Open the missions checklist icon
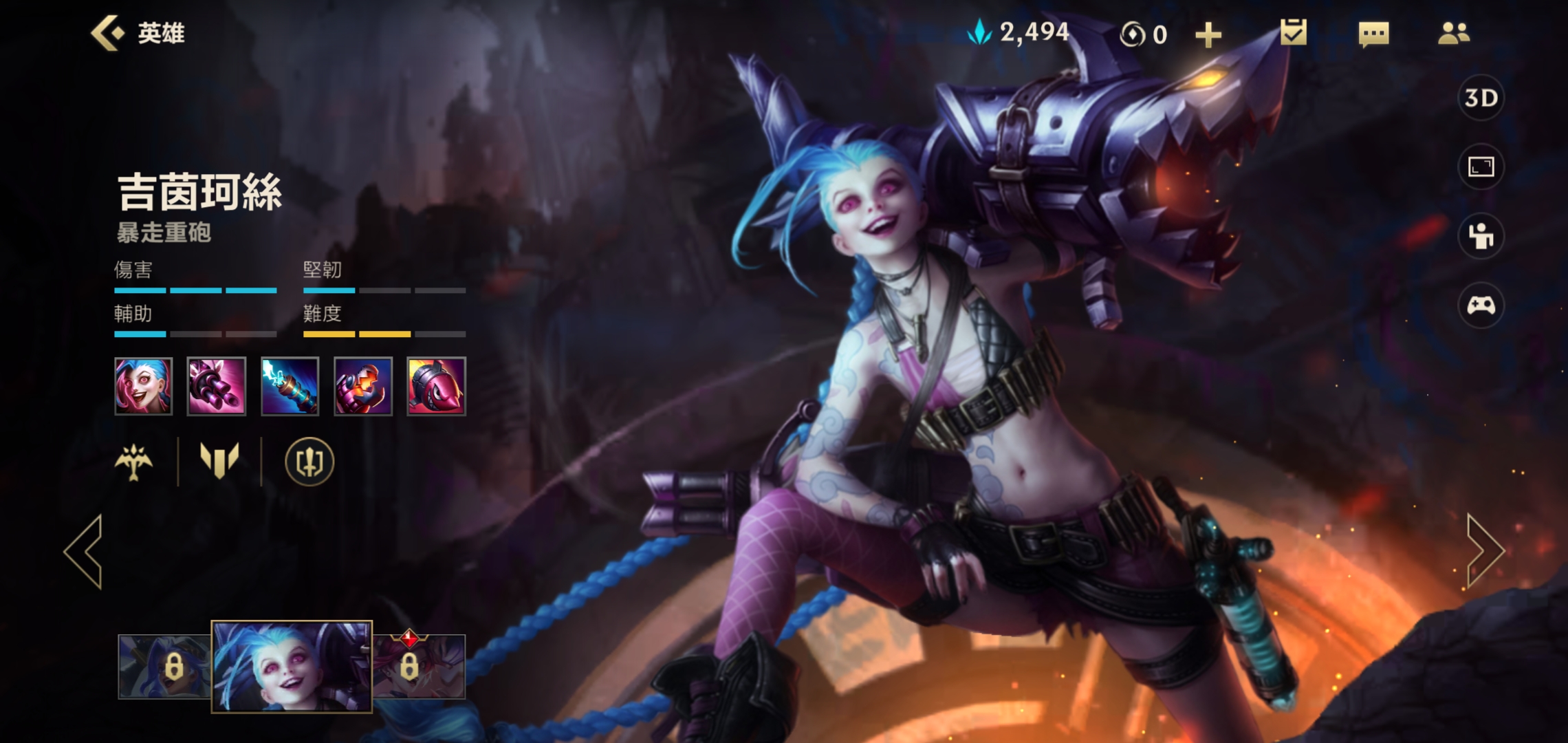The image size is (1568, 743). 1293,33
